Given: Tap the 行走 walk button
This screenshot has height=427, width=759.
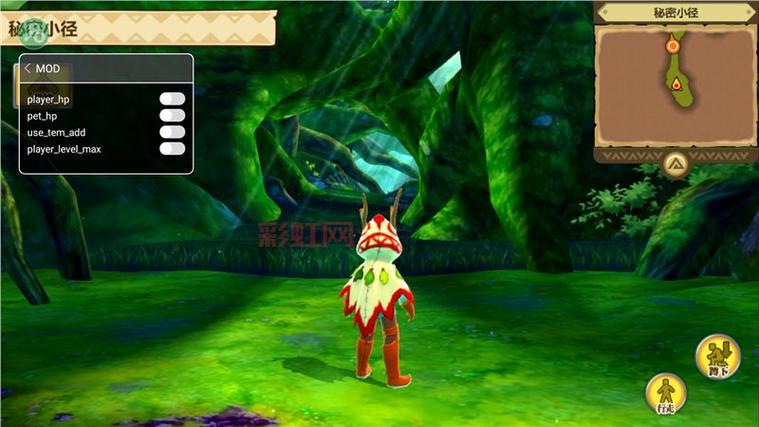Looking at the screenshot, I should pos(665,394).
